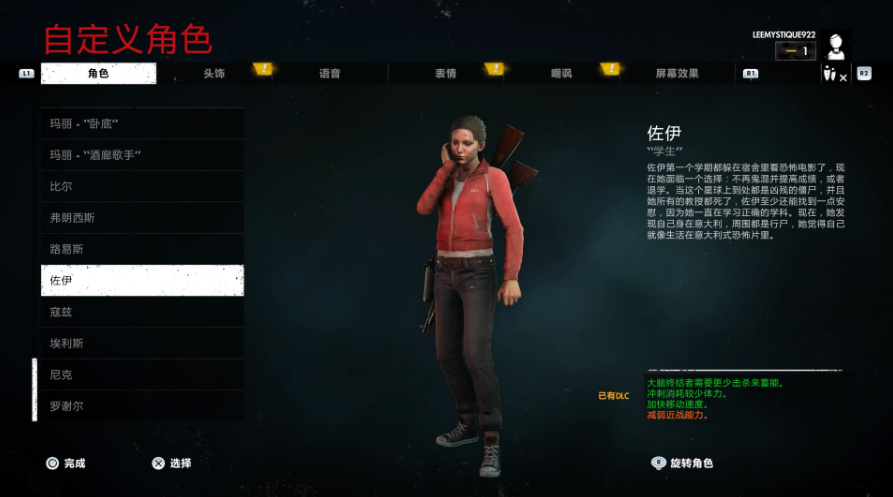Open the 屏幕效果 tab
The width and height of the screenshot is (893, 497).
(677, 73)
